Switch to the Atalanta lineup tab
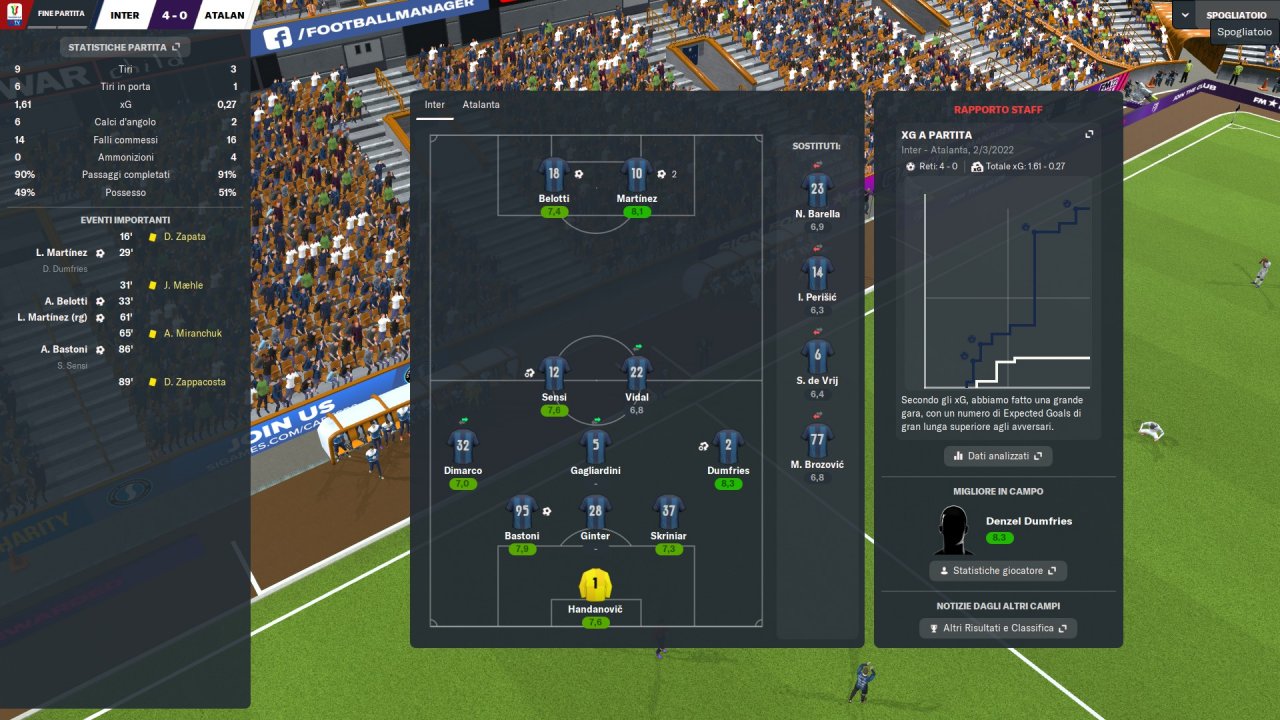Screen dimensions: 1280x720 coord(481,105)
